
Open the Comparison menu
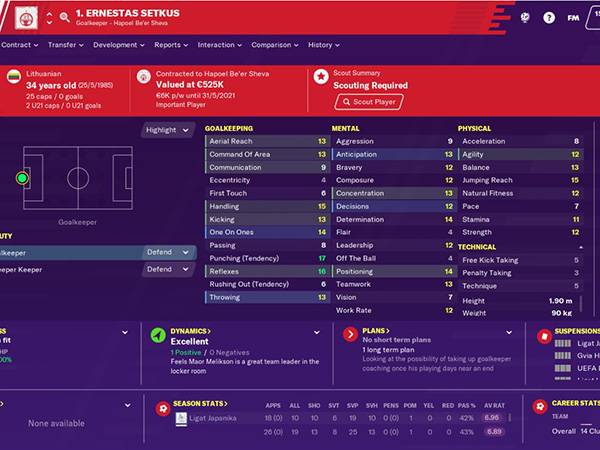click(x=273, y=45)
